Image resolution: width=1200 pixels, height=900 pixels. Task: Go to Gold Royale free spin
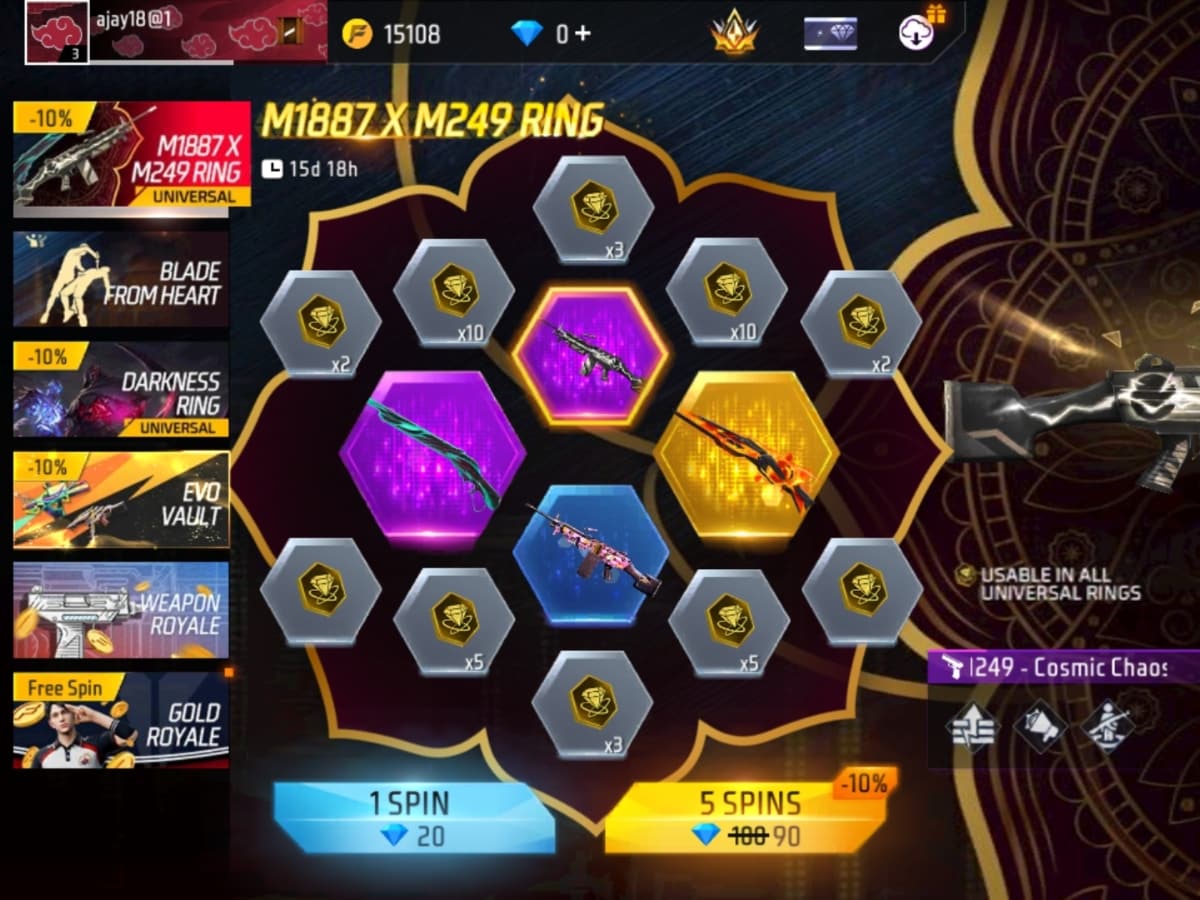121,720
